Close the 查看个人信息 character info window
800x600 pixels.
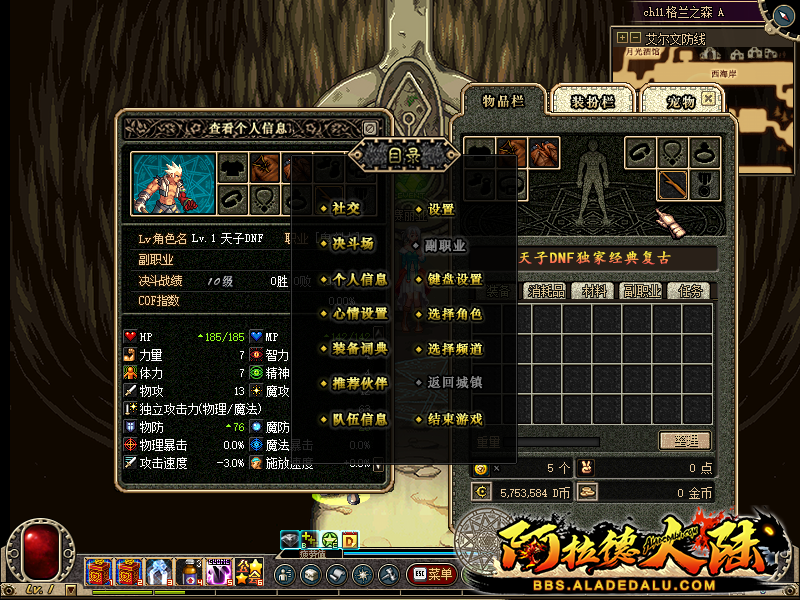click(370, 128)
